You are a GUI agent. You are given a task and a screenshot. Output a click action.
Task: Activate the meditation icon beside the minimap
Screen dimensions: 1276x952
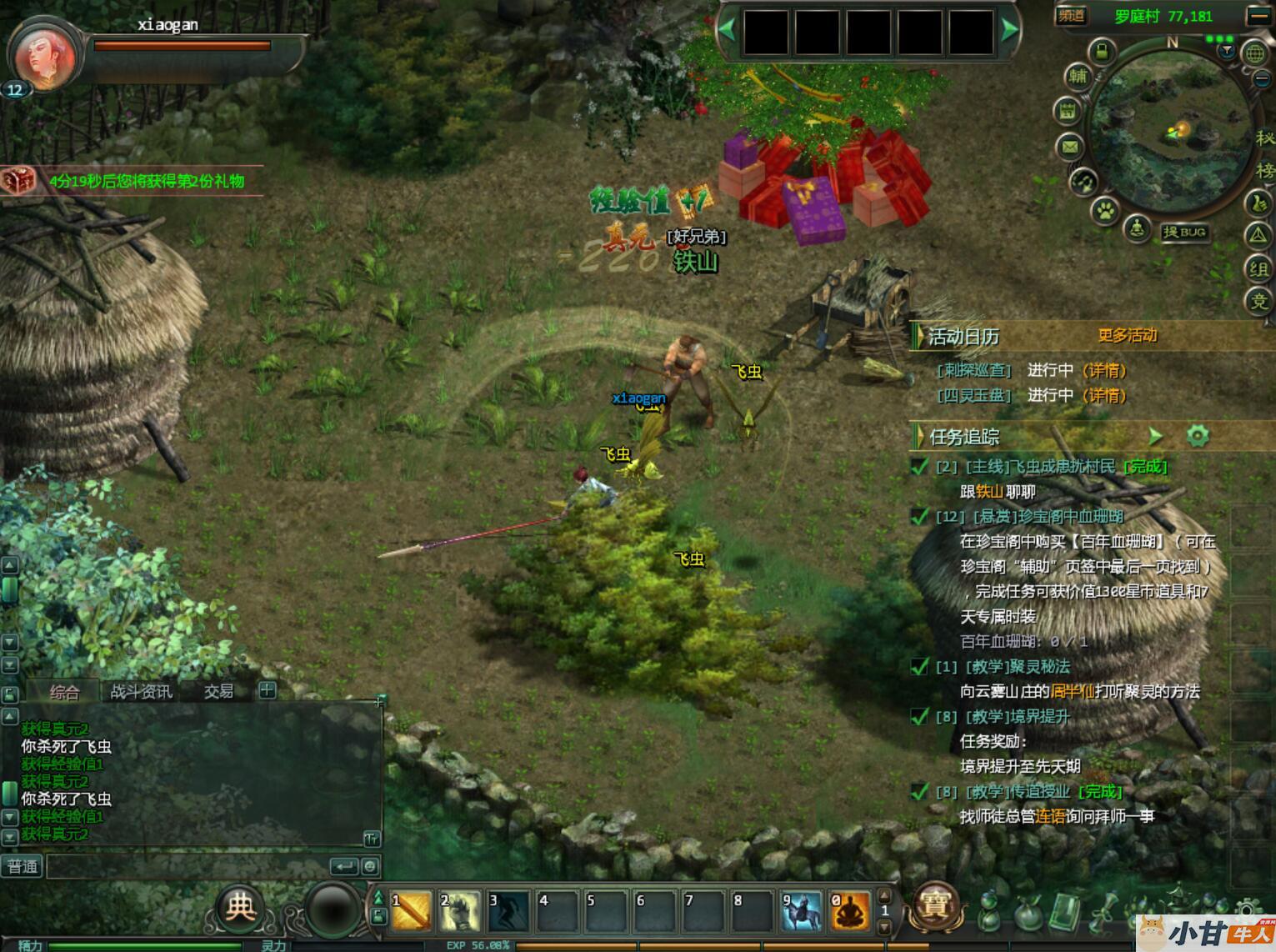(x=1138, y=228)
